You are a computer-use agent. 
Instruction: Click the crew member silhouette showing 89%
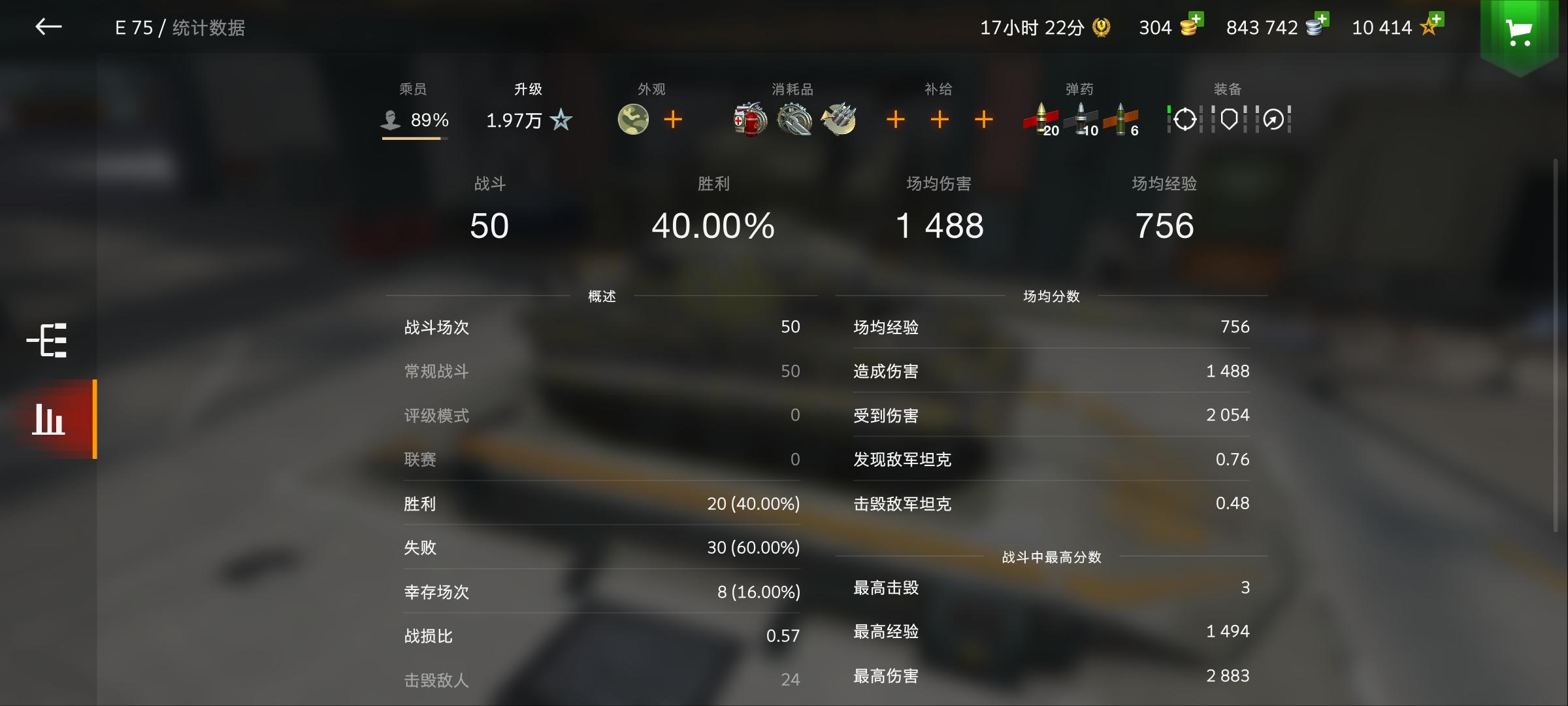(391, 119)
